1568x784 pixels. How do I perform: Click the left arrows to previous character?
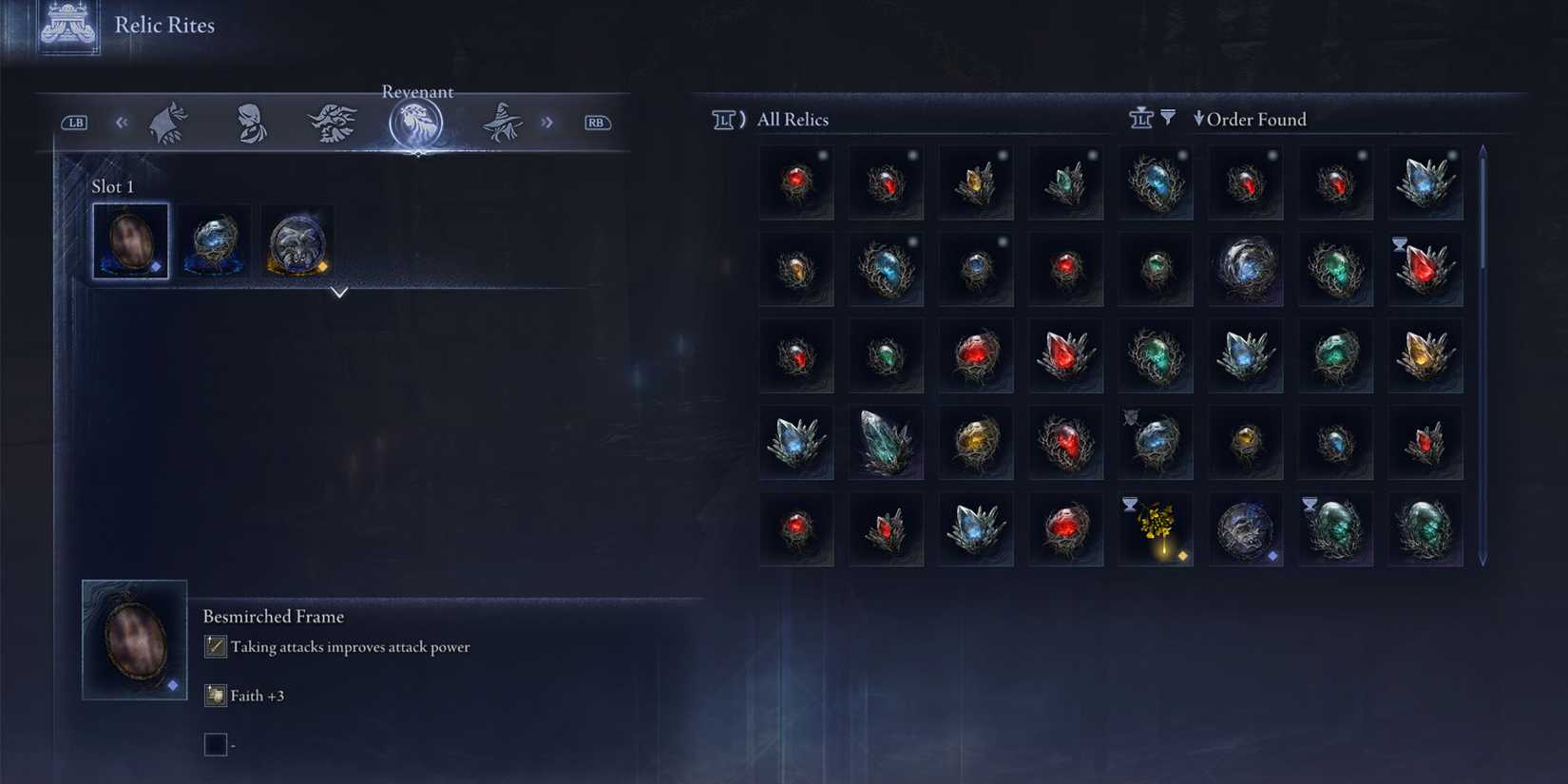pyautogui.click(x=121, y=122)
